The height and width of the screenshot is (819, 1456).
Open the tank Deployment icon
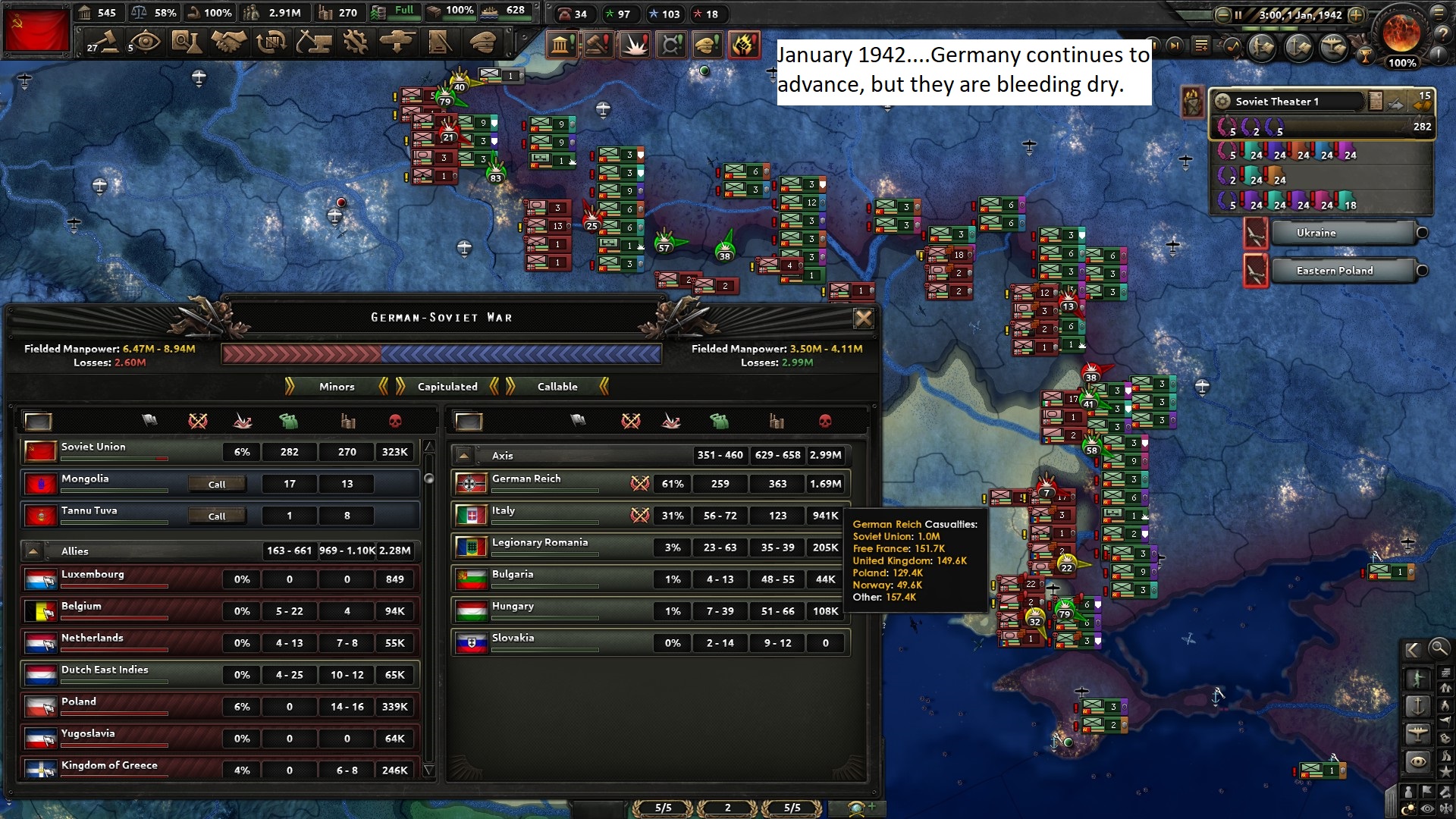pyautogui.click(x=399, y=43)
